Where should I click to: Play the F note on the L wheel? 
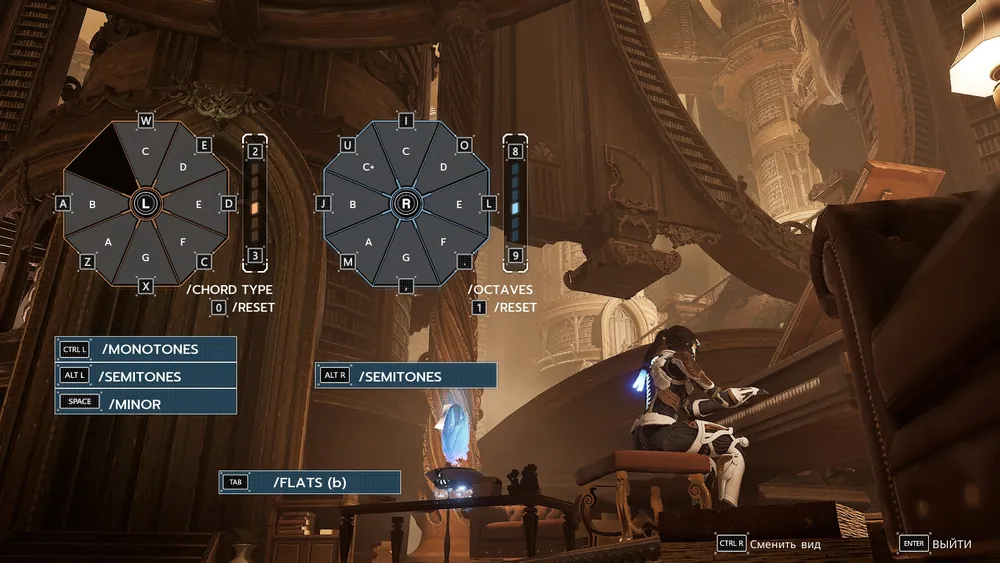[183, 241]
